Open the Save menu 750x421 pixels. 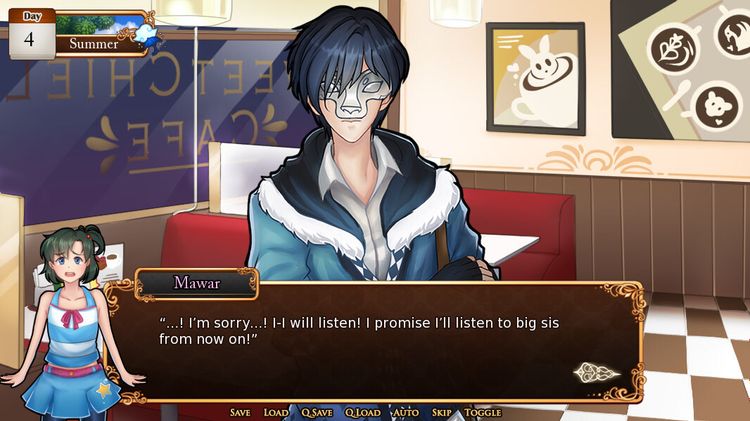pos(240,412)
